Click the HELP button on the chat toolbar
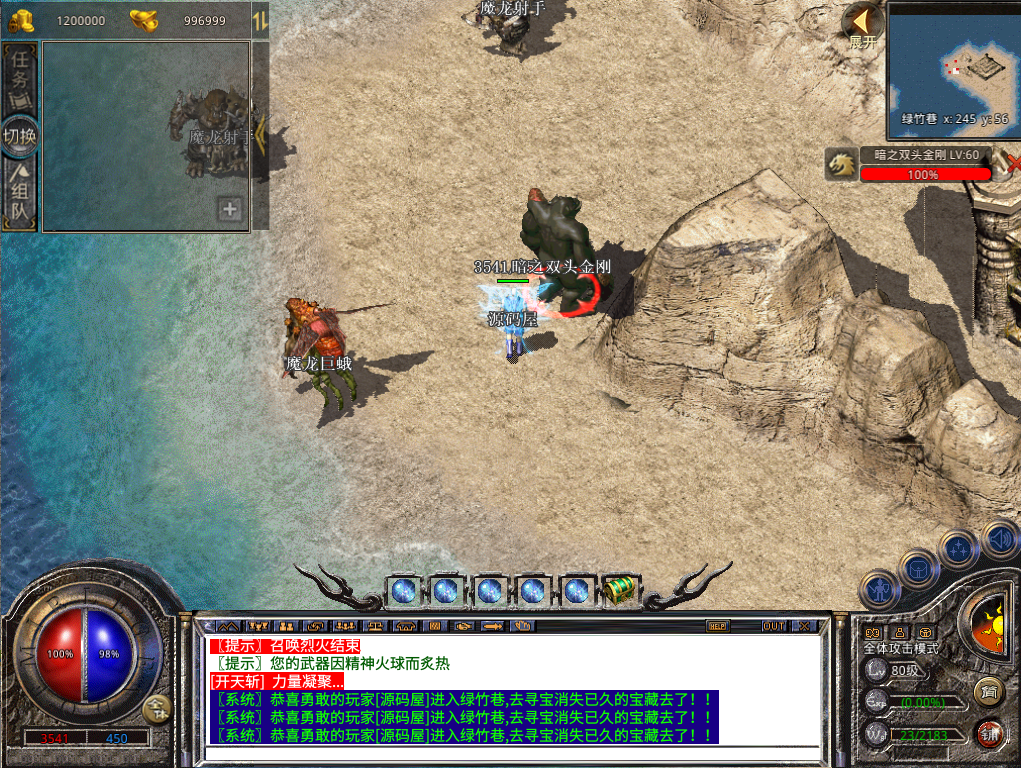This screenshot has height=768, width=1021. click(x=717, y=626)
